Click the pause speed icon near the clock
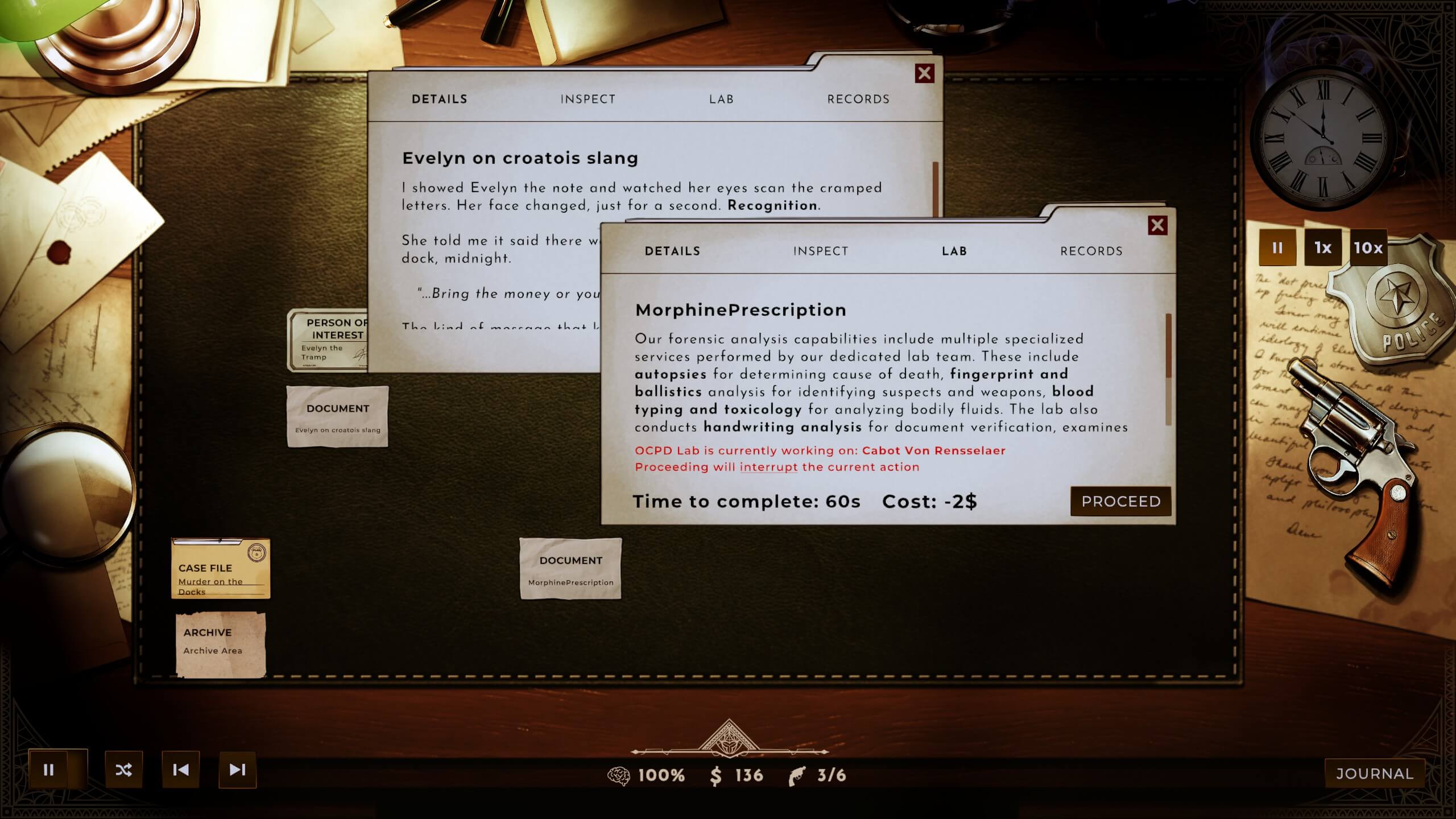The width and height of the screenshot is (1456, 819). tap(1277, 248)
